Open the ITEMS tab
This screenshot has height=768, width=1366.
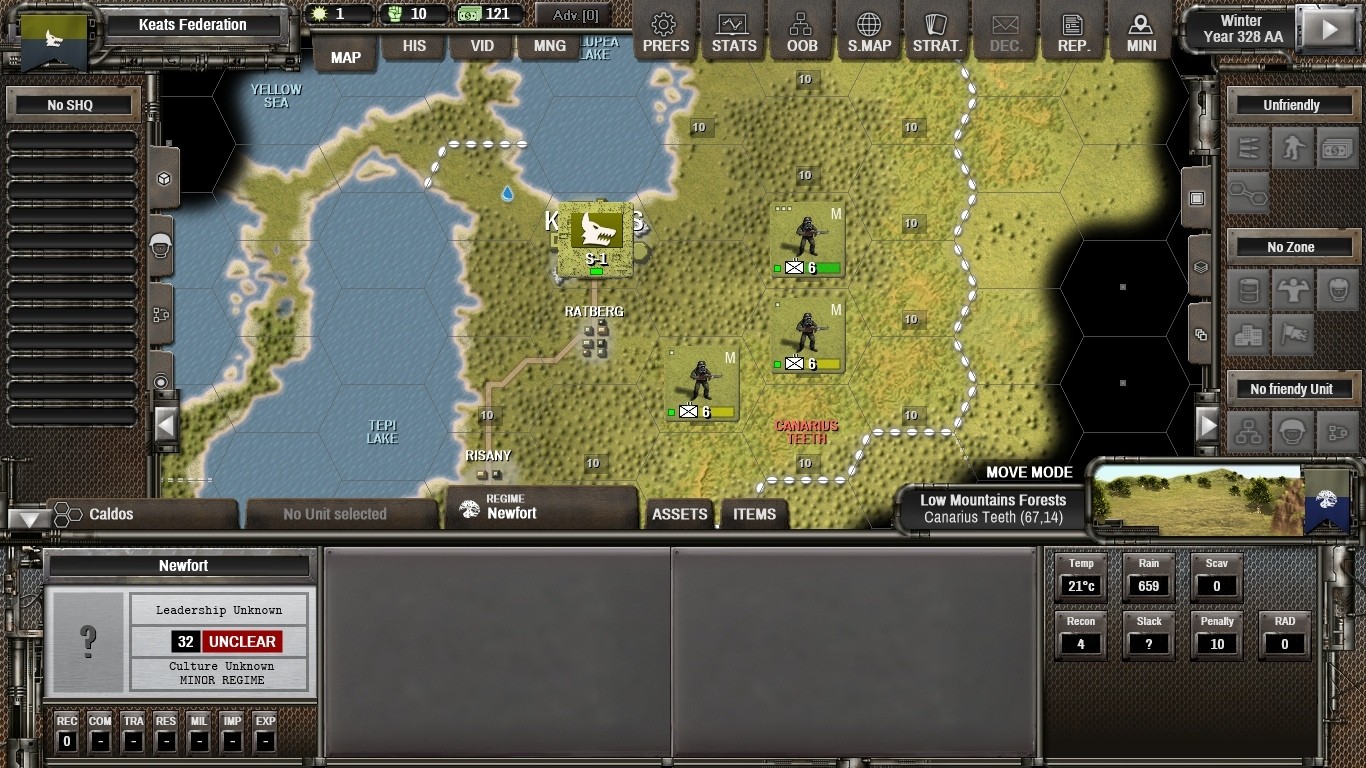[x=754, y=514]
